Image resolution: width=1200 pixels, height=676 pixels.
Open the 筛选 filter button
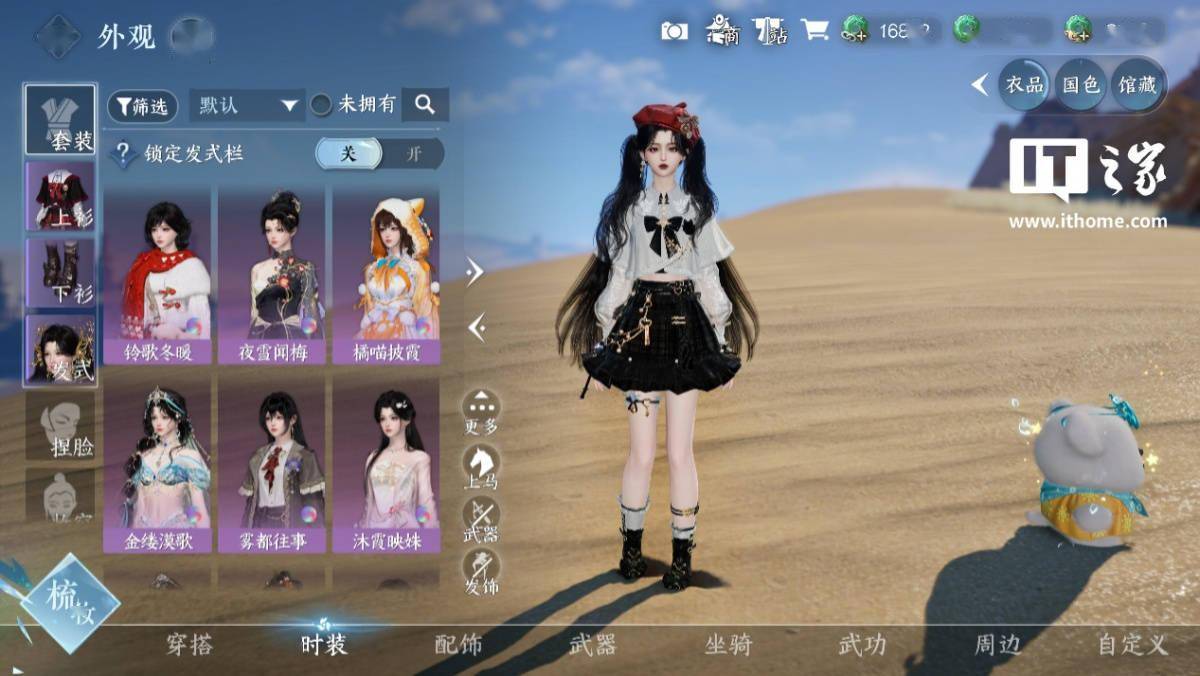(x=142, y=106)
